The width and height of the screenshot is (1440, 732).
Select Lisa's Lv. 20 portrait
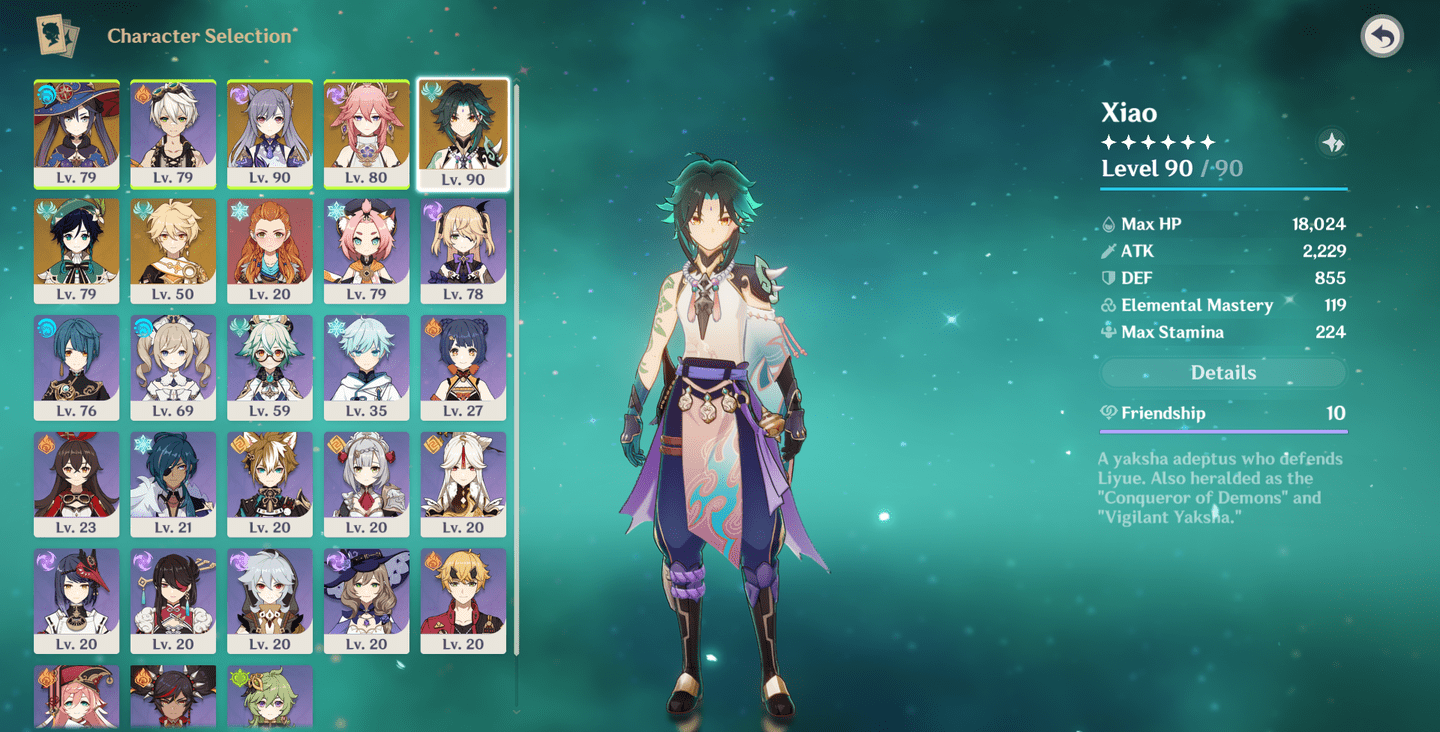click(x=366, y=601)
